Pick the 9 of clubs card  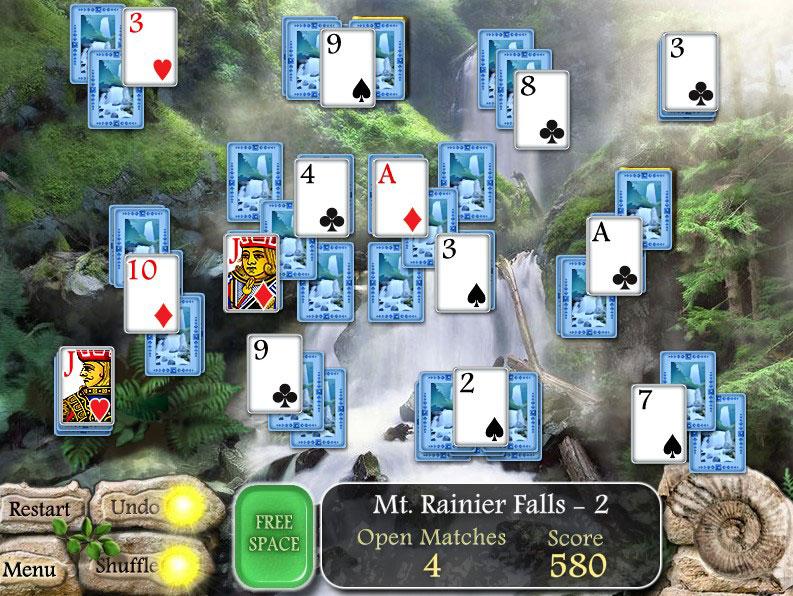[275, 373]
